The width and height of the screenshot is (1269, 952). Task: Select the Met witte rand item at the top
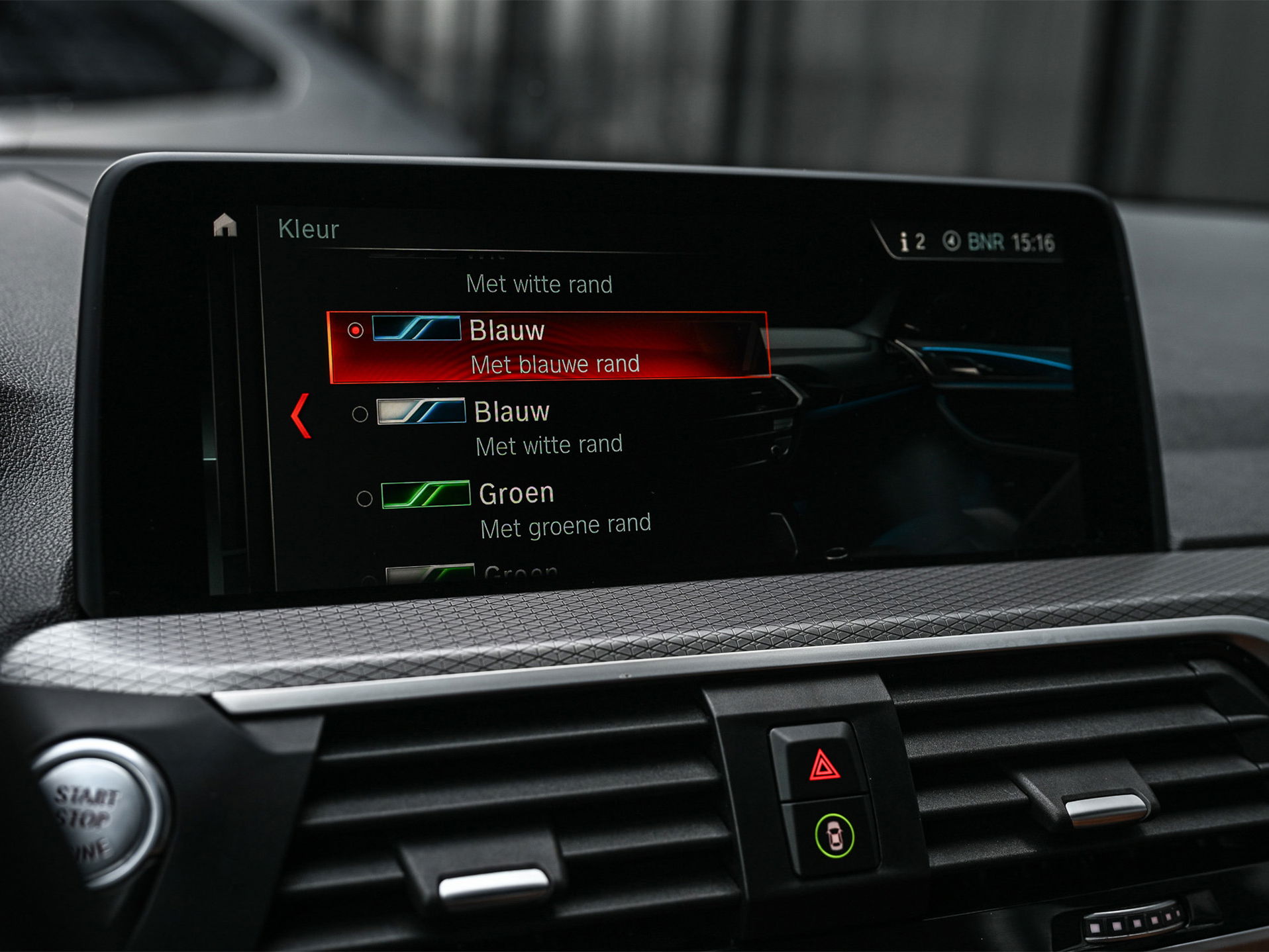(540, 285)
